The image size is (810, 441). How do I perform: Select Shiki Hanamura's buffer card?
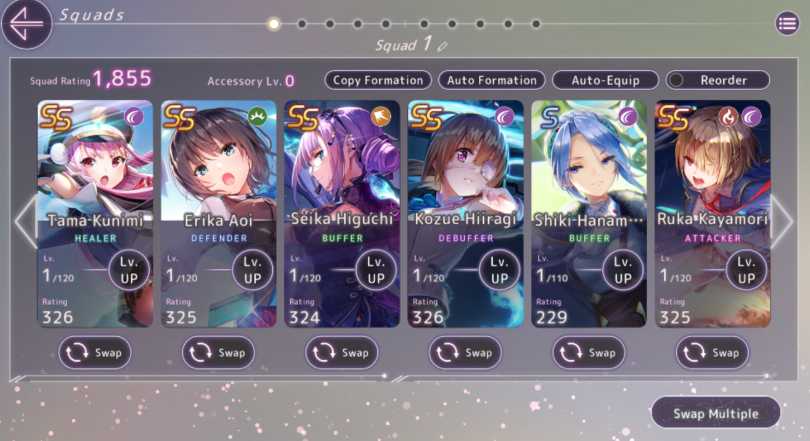tap(588, 170)
